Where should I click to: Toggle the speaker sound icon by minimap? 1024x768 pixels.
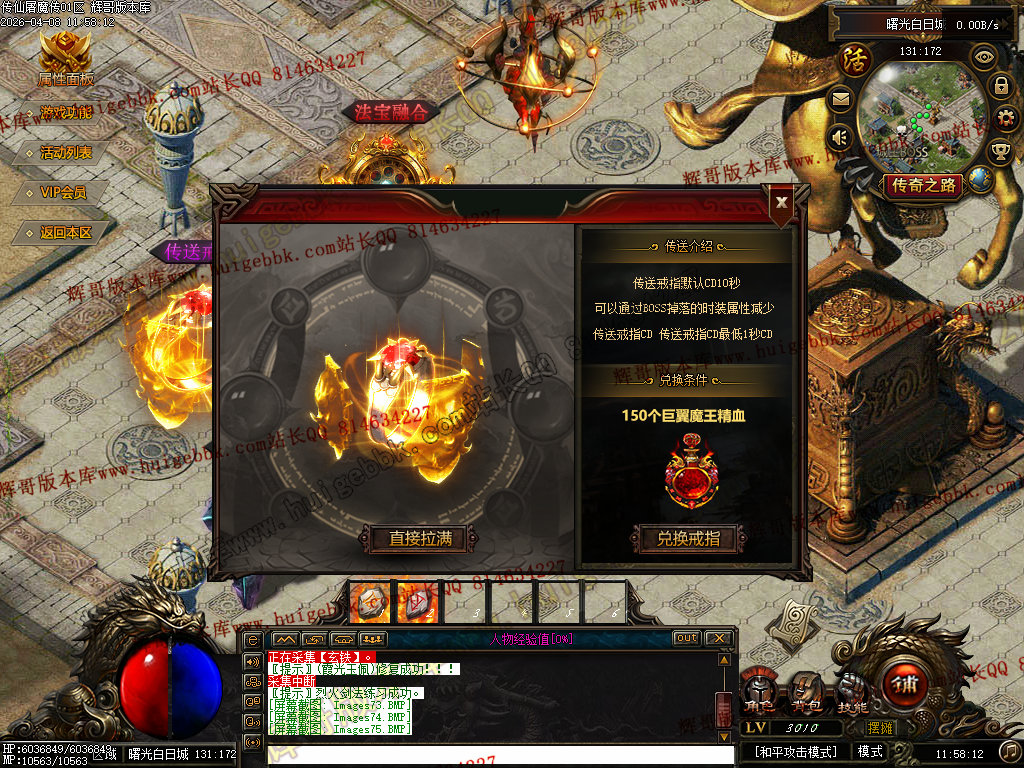pyautogui.click(x=840, y=137)
